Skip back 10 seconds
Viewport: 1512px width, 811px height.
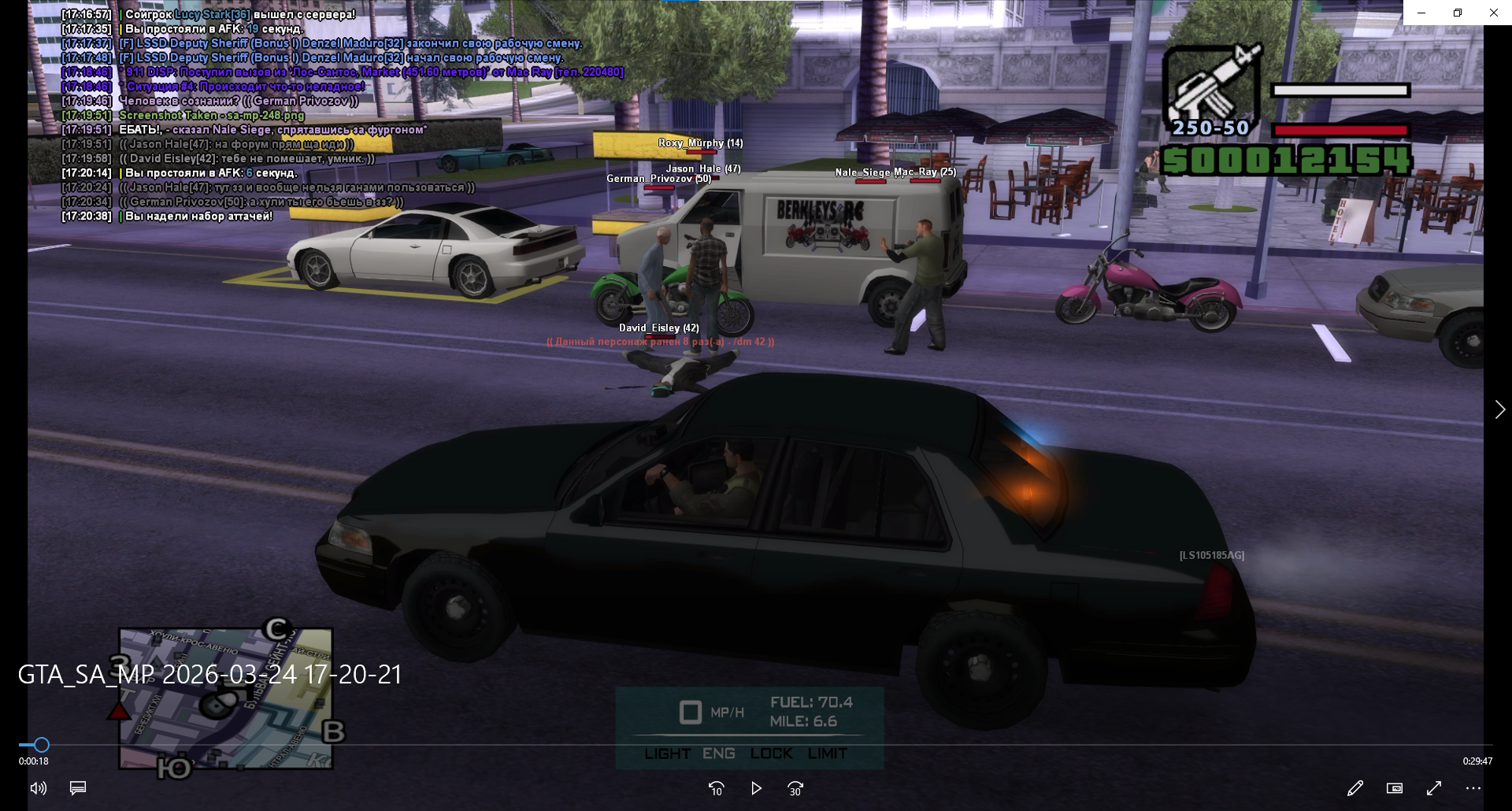tap(716, 788)
